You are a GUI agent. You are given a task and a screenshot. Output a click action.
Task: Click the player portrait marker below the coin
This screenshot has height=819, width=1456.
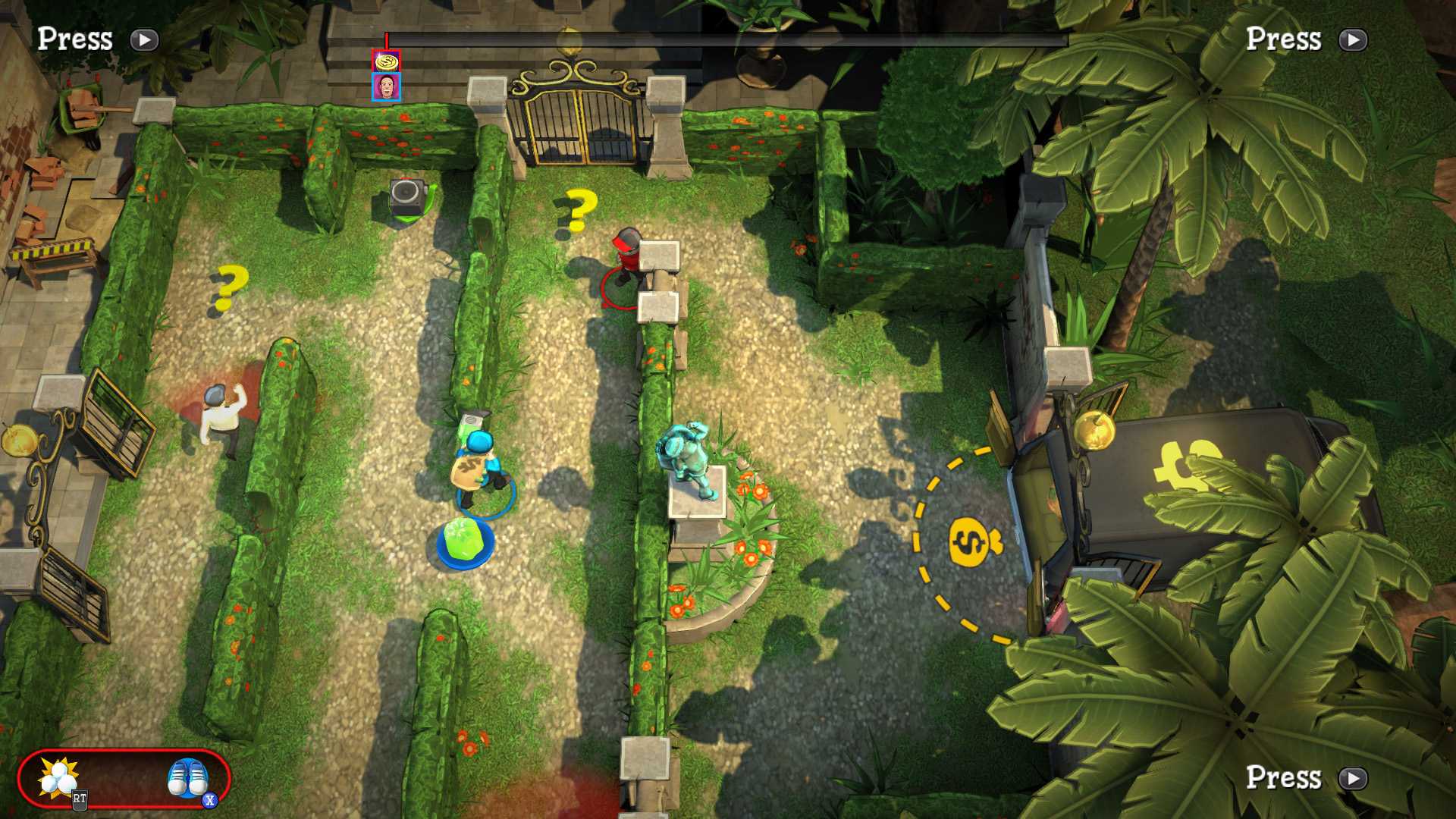pyautogui.click(x=385, y=89)
